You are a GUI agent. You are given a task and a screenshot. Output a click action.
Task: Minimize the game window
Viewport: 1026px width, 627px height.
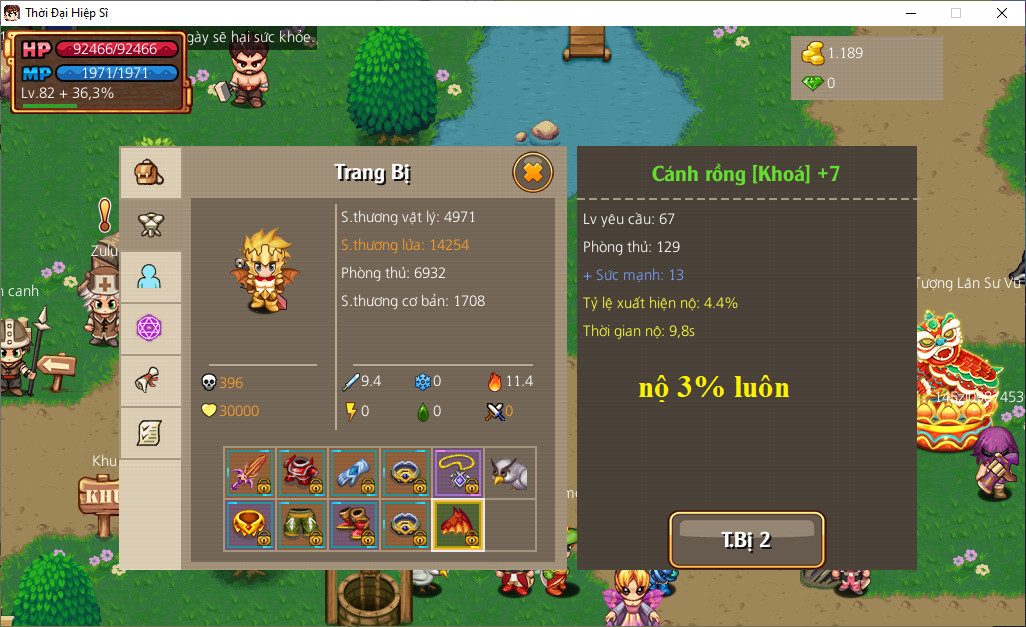(910, 13)
